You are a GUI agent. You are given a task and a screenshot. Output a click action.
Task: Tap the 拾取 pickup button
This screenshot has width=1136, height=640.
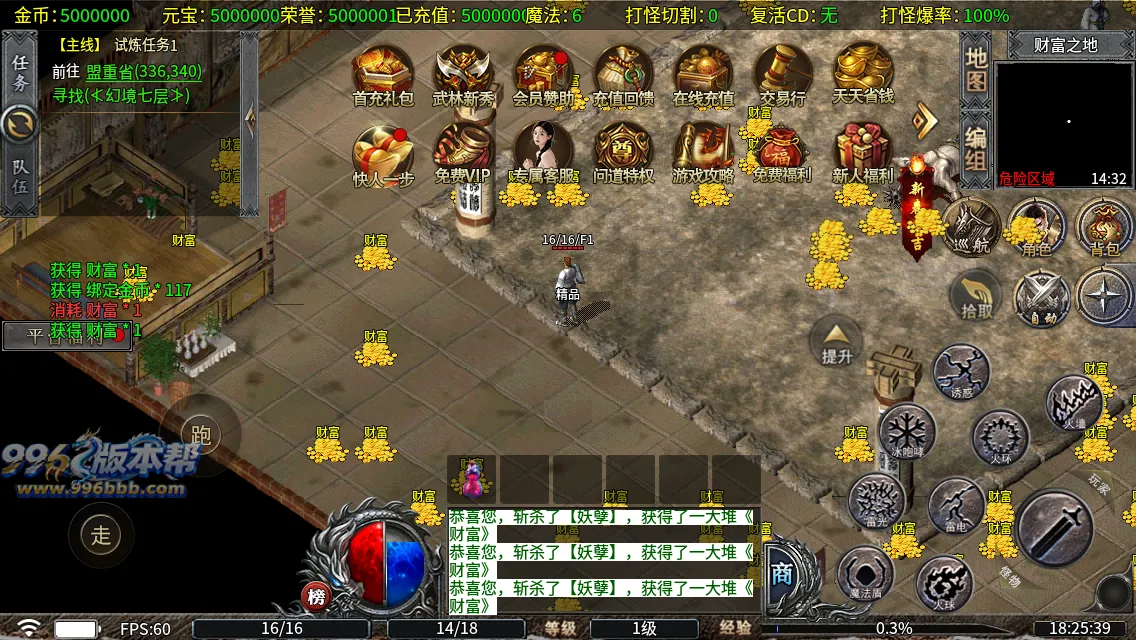click(x=977, y=297)
